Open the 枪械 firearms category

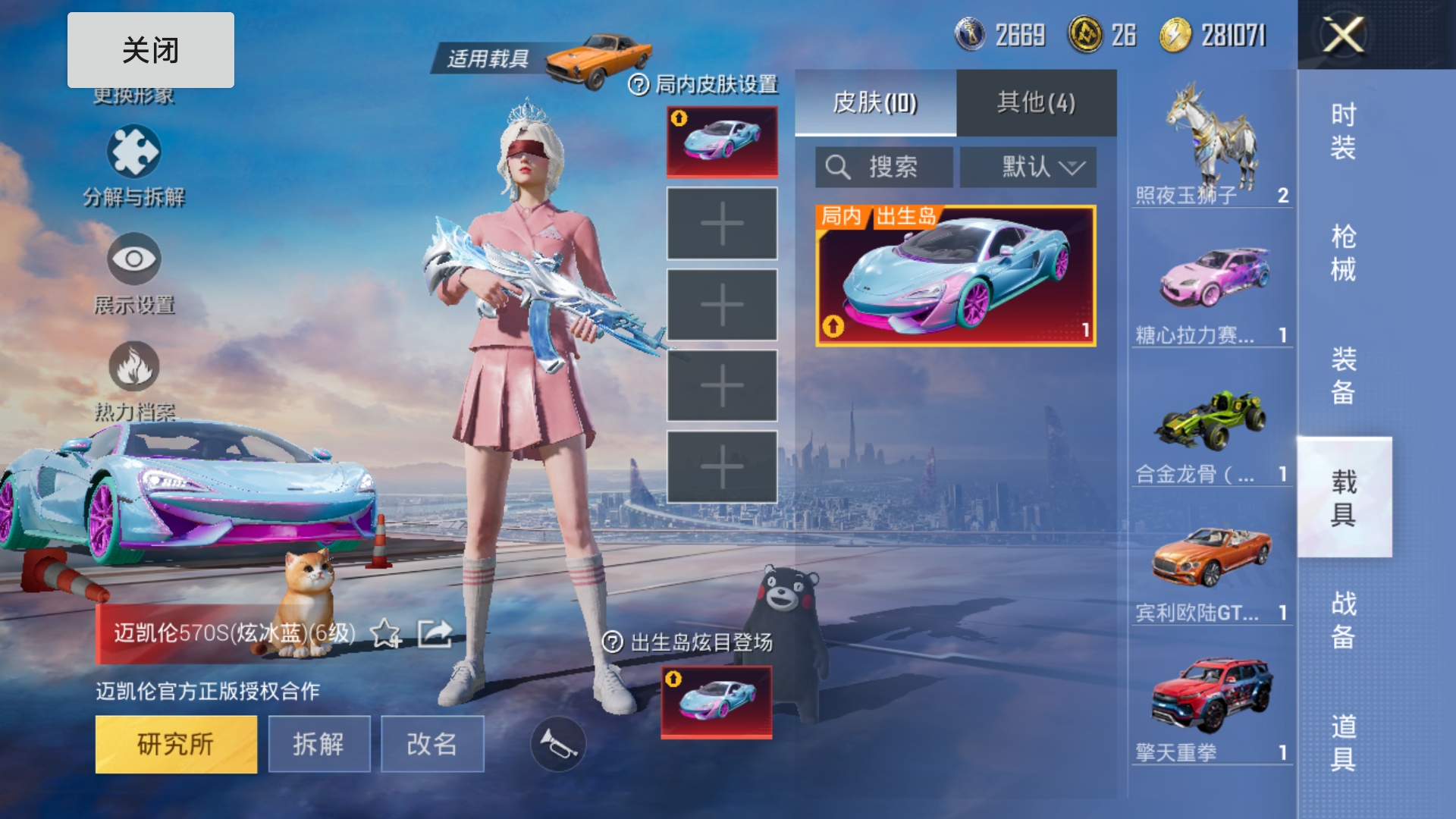[x=1343, y=253]
